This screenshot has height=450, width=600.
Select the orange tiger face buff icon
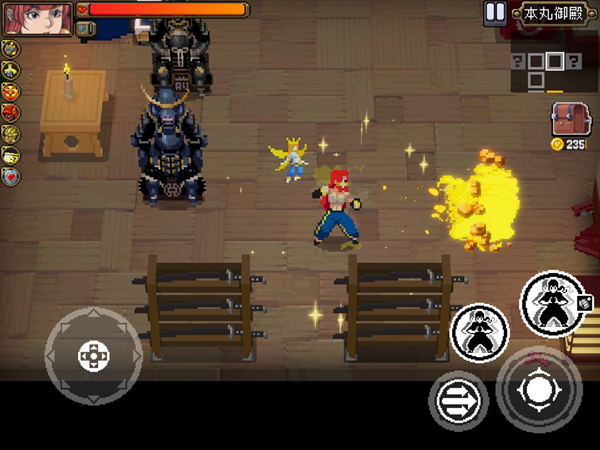tap(12, 91)
